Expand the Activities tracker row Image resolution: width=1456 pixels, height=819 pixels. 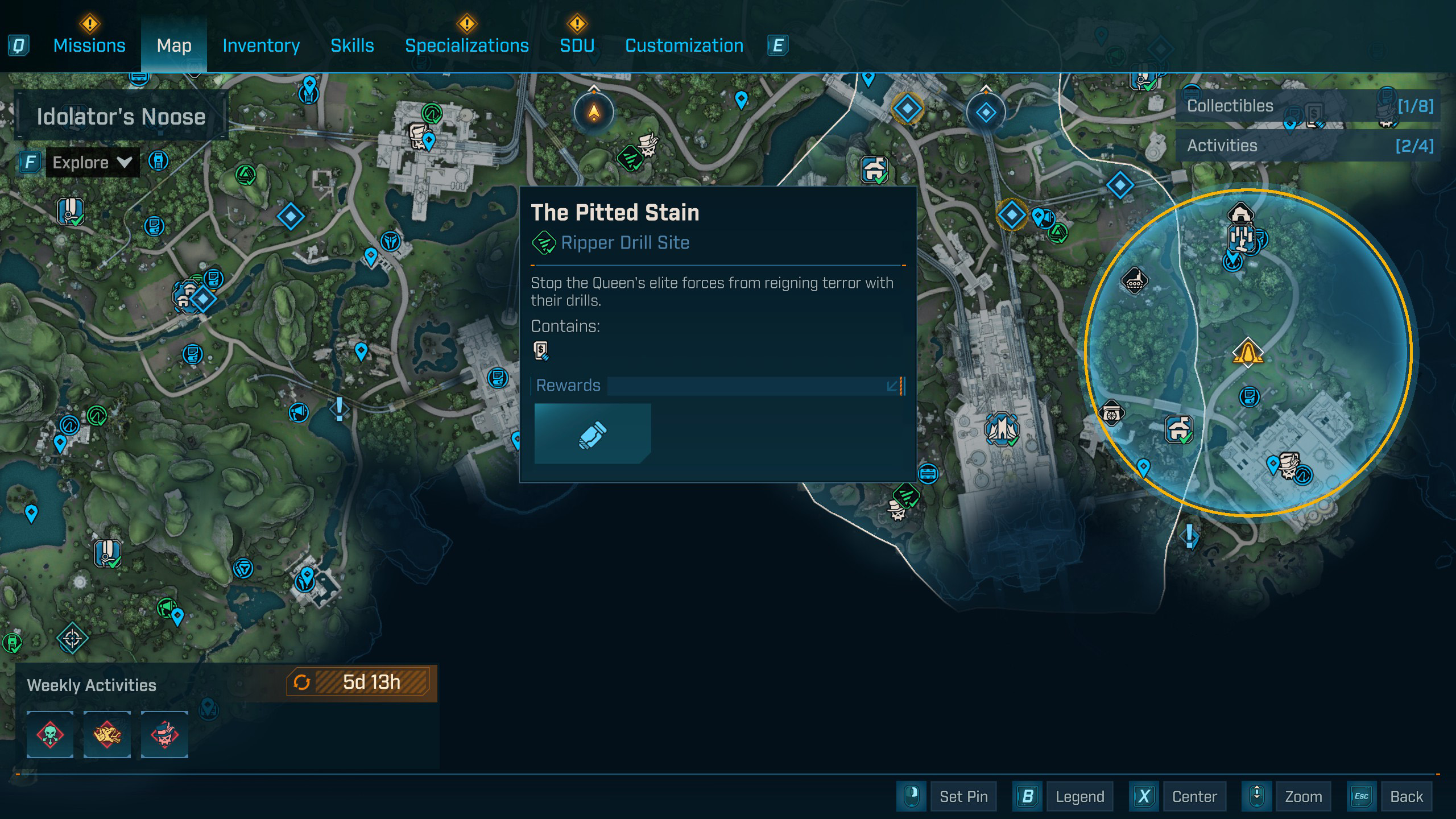(1308, 146)
